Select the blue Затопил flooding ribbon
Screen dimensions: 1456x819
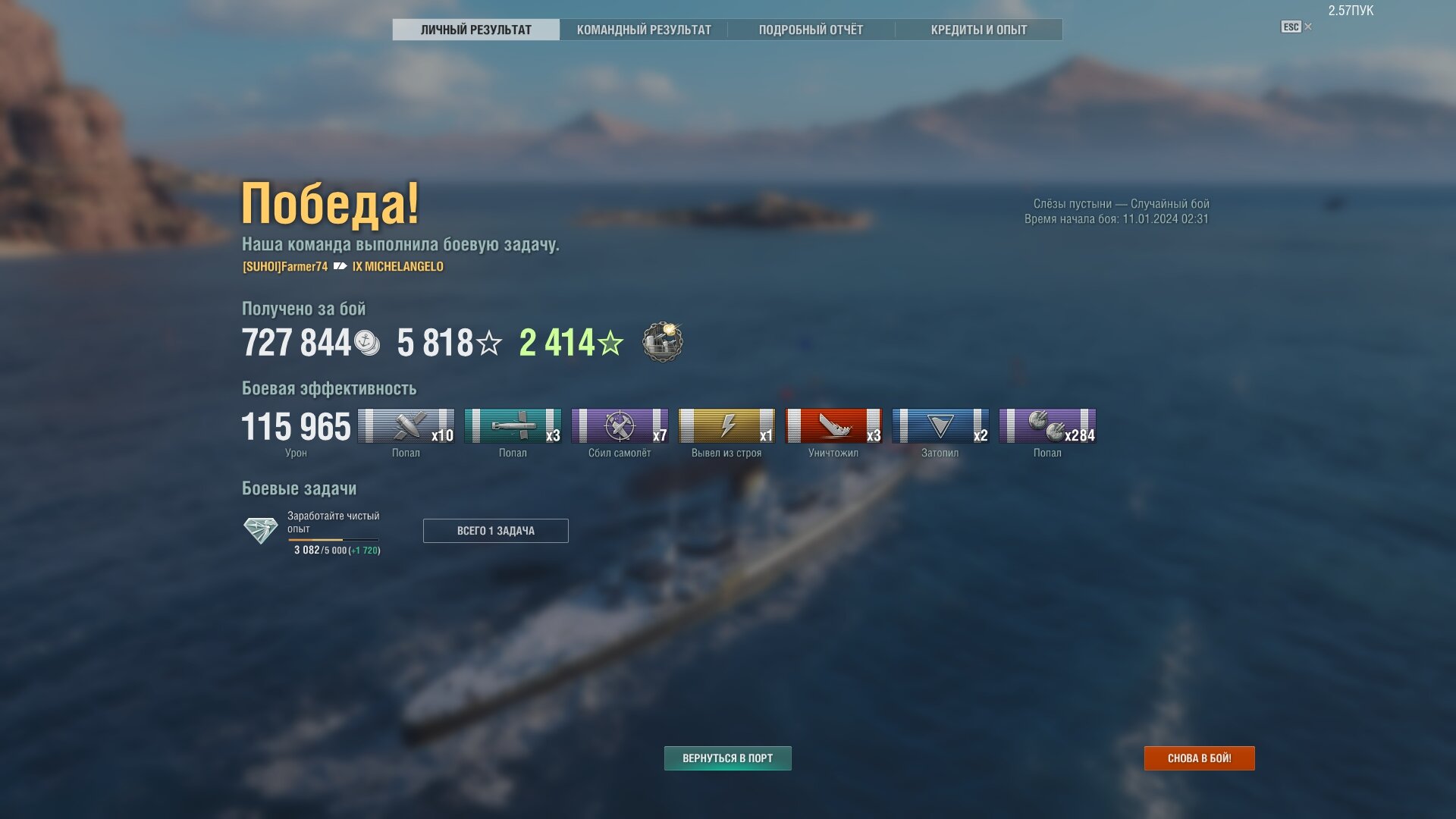click(940, 426)
